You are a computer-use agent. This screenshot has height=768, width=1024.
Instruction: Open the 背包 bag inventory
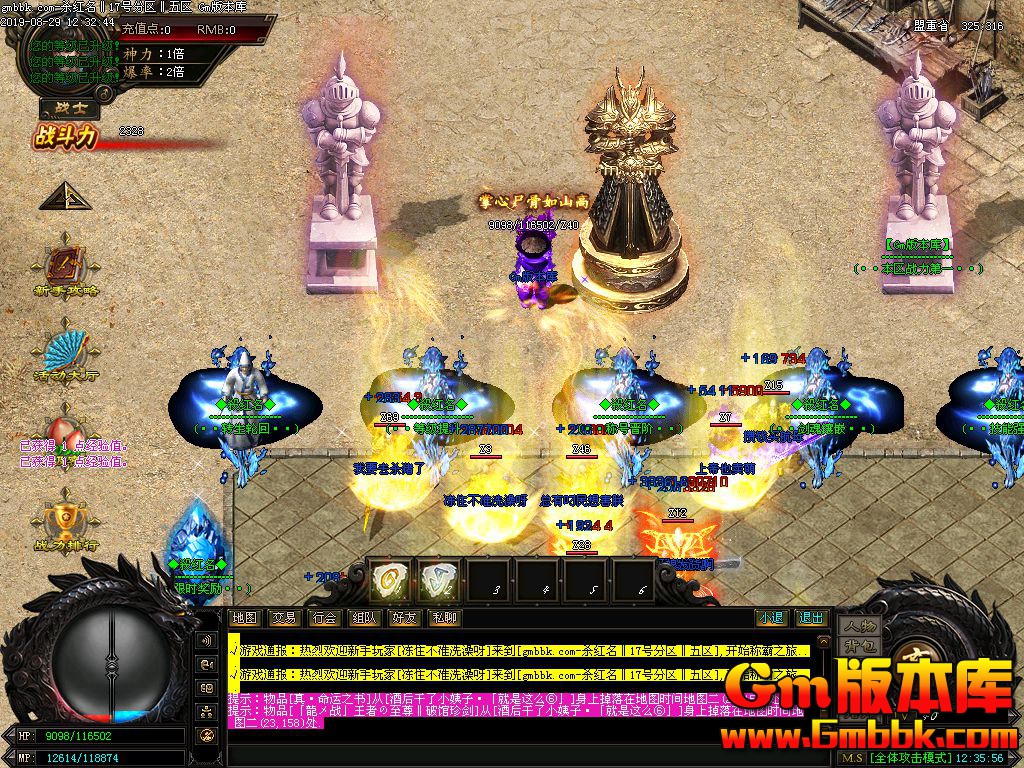859,646
